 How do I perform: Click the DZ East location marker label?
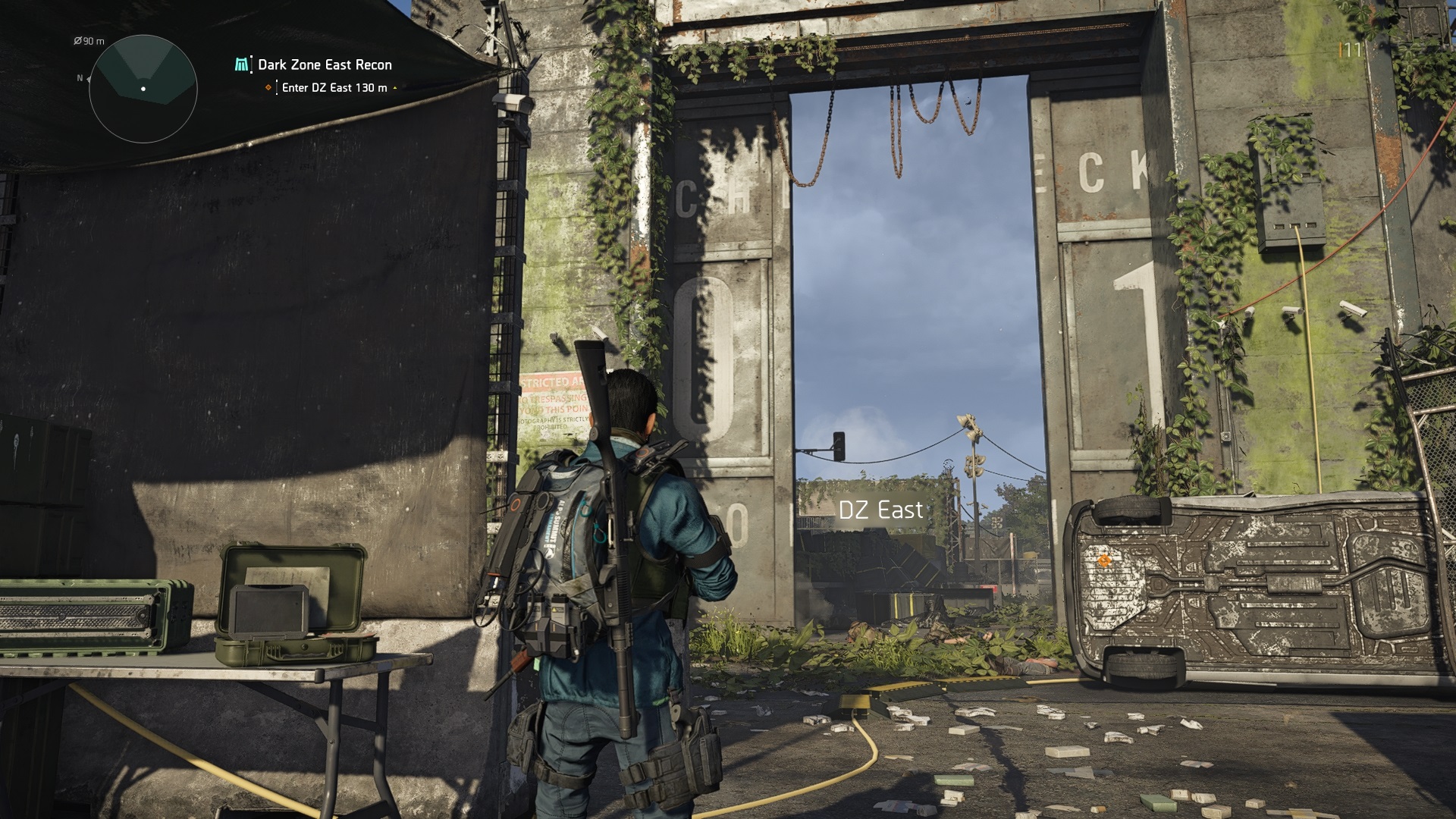(x=880, y=510)
